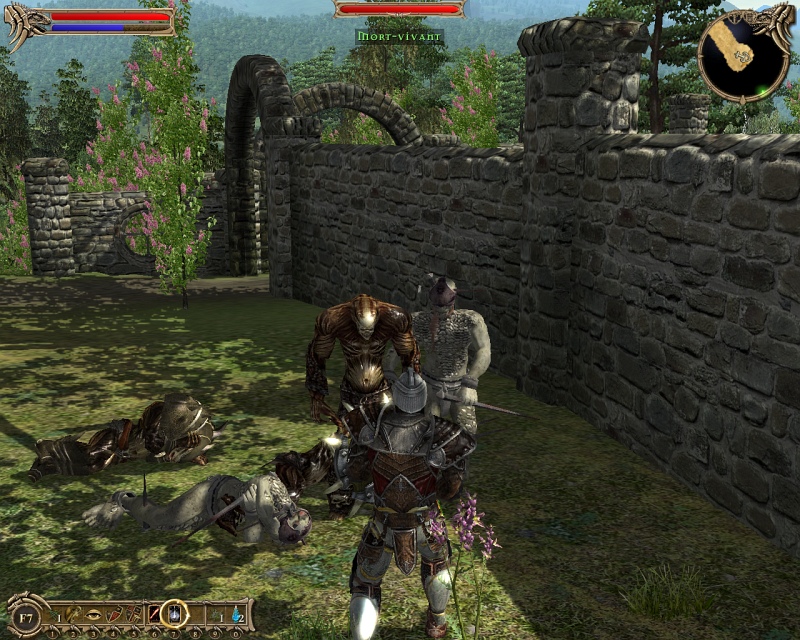Drink the blue mana potion in slot 0
800x640 pixels.
[235, 613]
